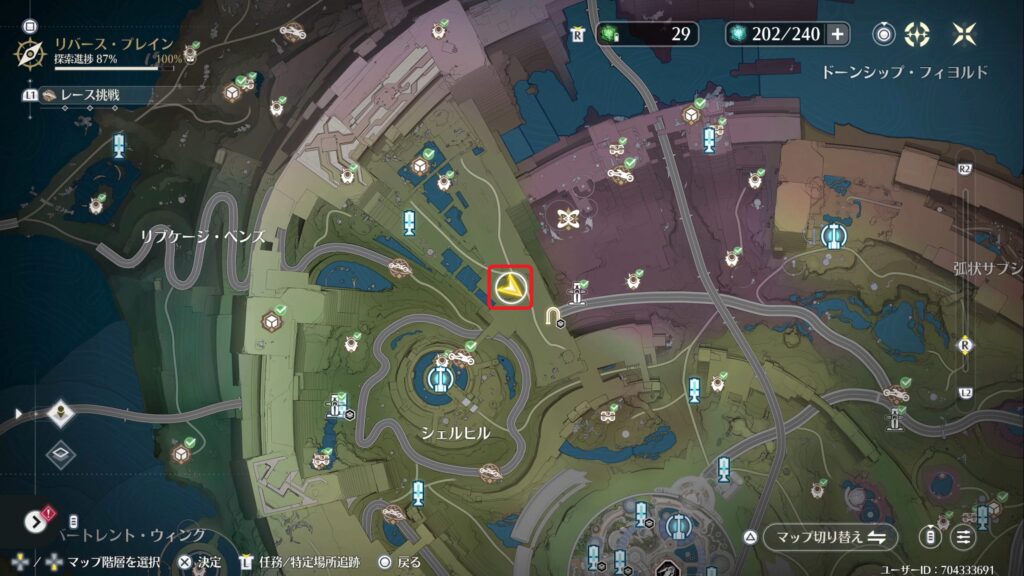This screenshot has height=576, width=1024.
Task: Open the リバース・プレイン exploration progress panel
Action: click(100, 51)
